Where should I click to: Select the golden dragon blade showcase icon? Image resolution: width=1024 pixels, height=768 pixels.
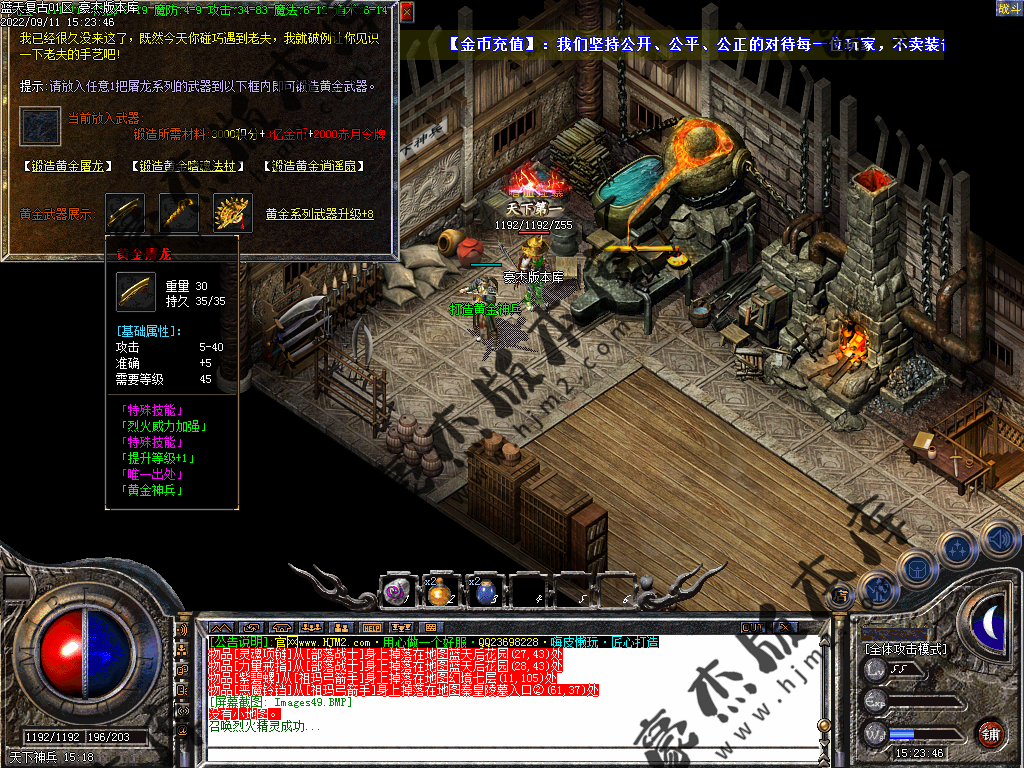coord(126,212)
